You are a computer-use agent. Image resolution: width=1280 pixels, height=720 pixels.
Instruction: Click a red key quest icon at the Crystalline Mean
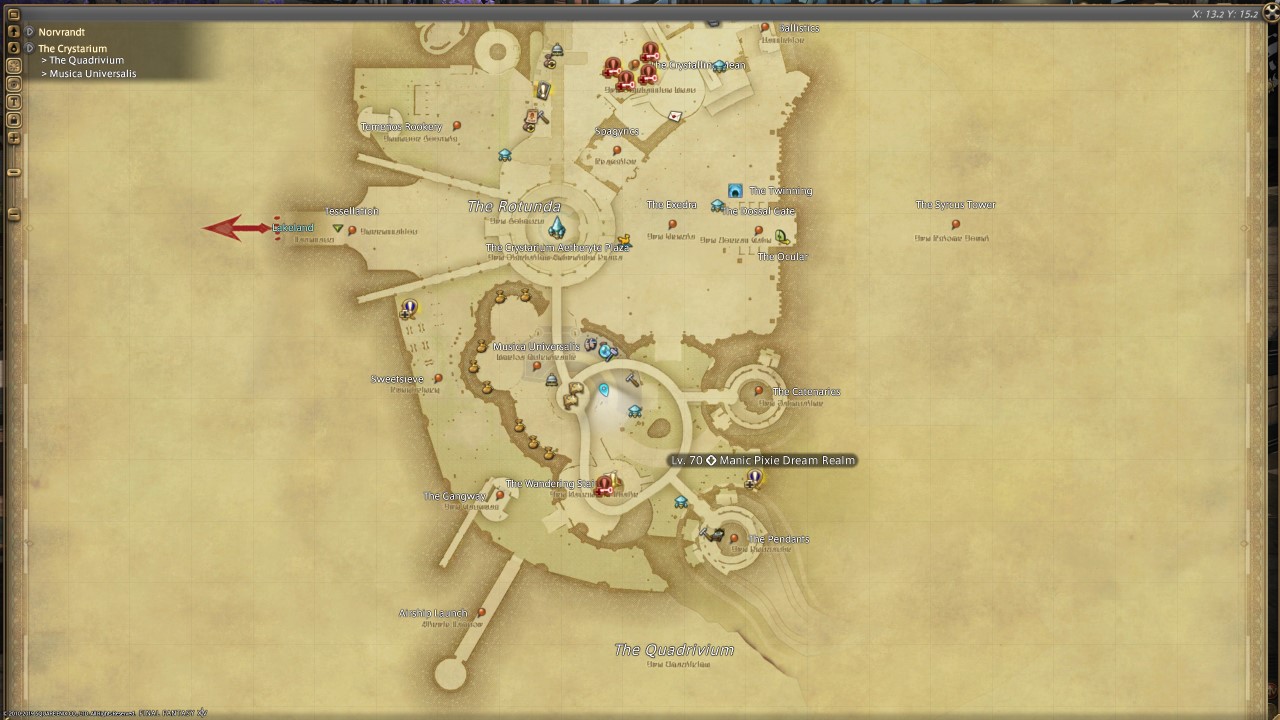[648, 52]
